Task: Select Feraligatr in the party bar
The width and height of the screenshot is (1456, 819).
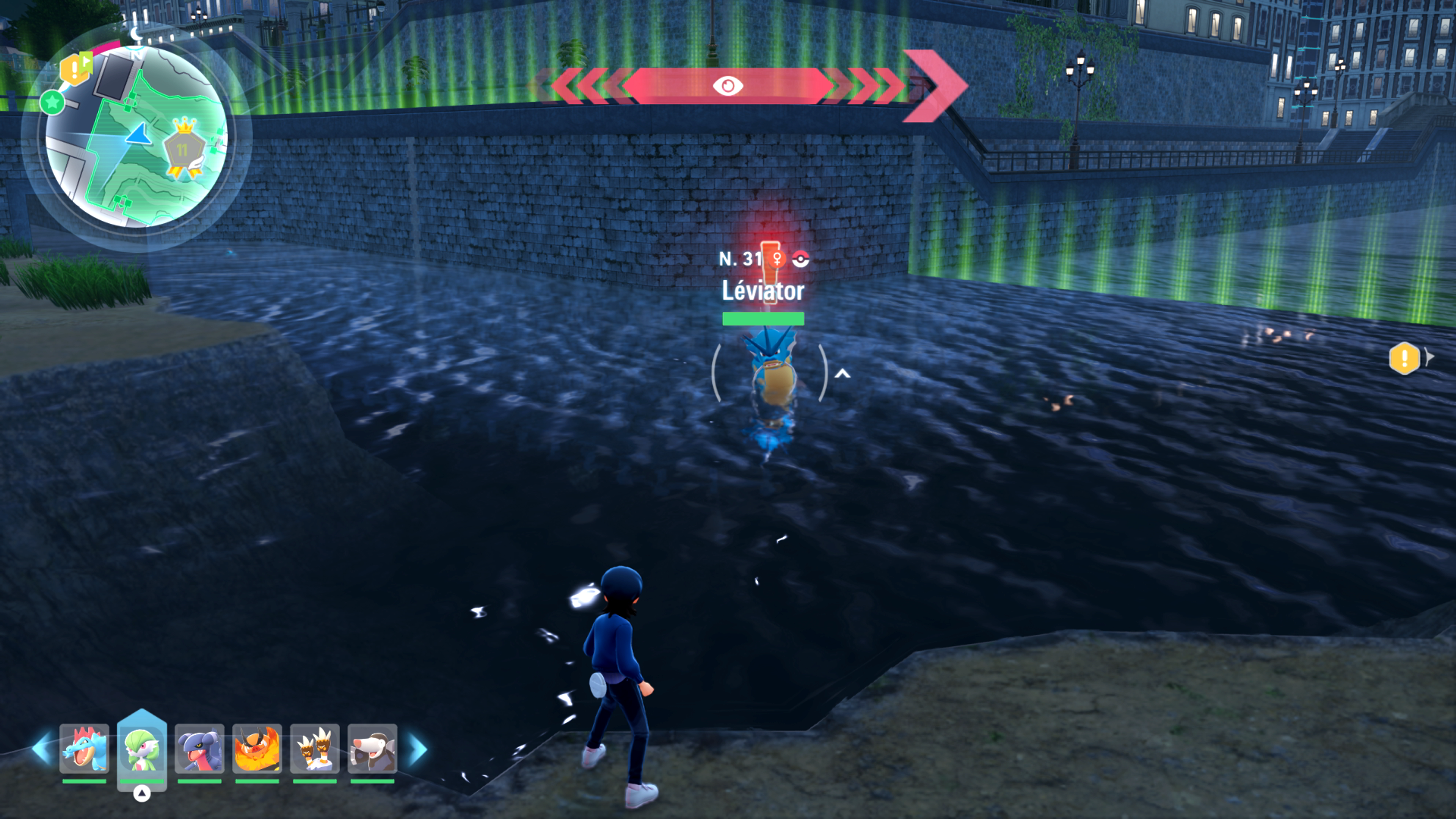Action: click(x=84, y=749)
